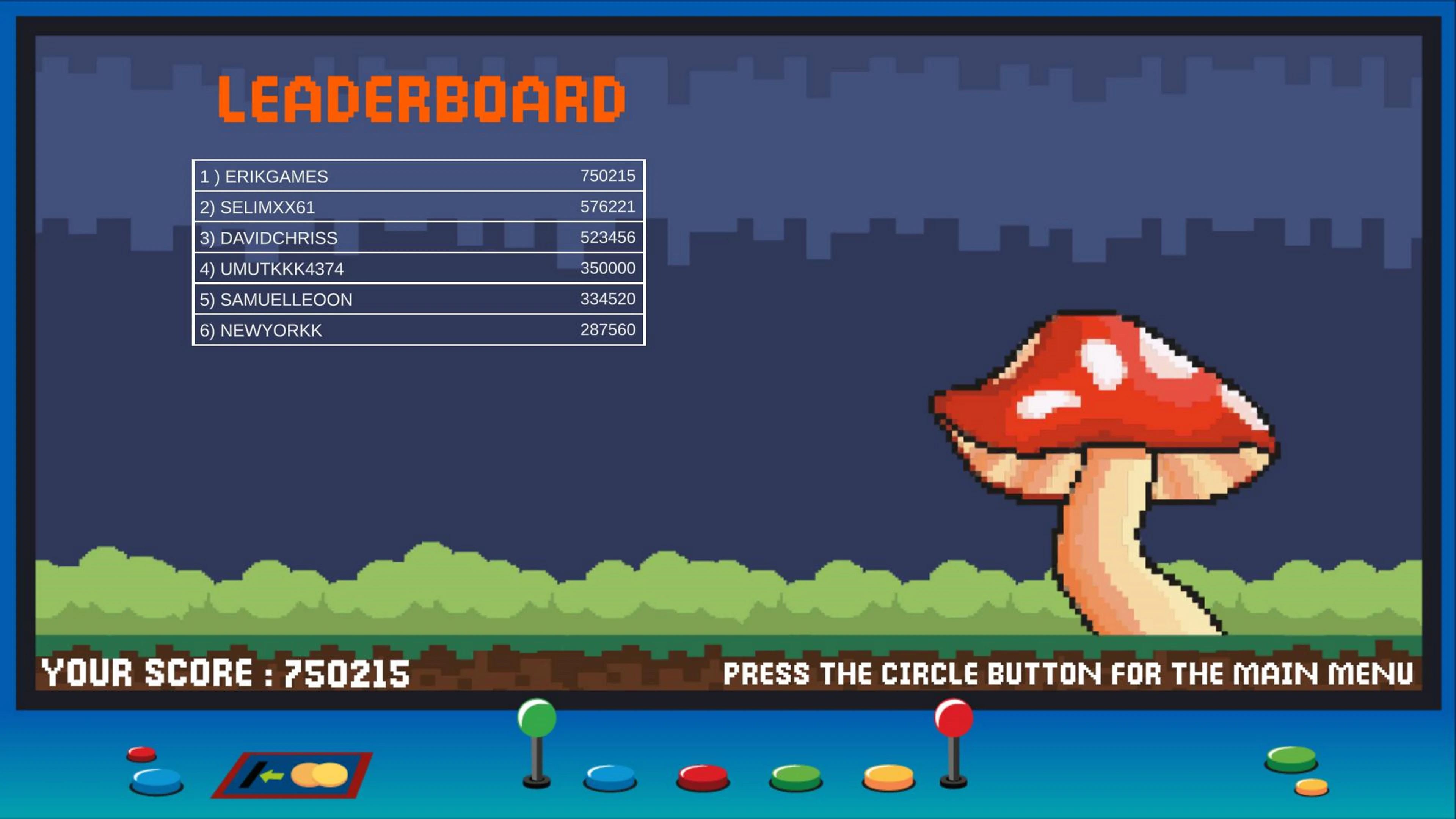Select the DAVIDCHRISS leaderboard entry
The width and height of the screenshot is (1456, 819).
click(x=418, y=237)
